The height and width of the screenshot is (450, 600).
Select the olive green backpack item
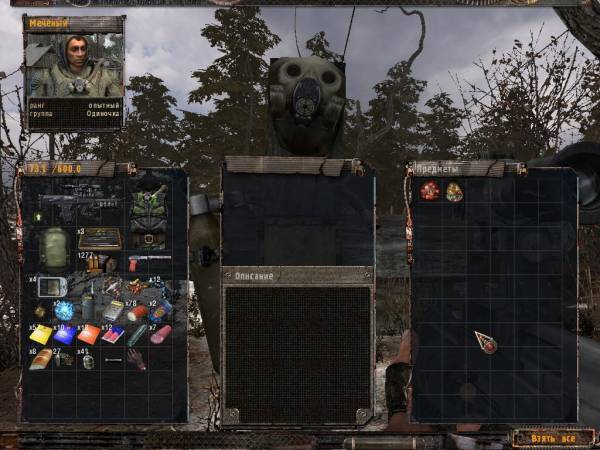[54, 246]
